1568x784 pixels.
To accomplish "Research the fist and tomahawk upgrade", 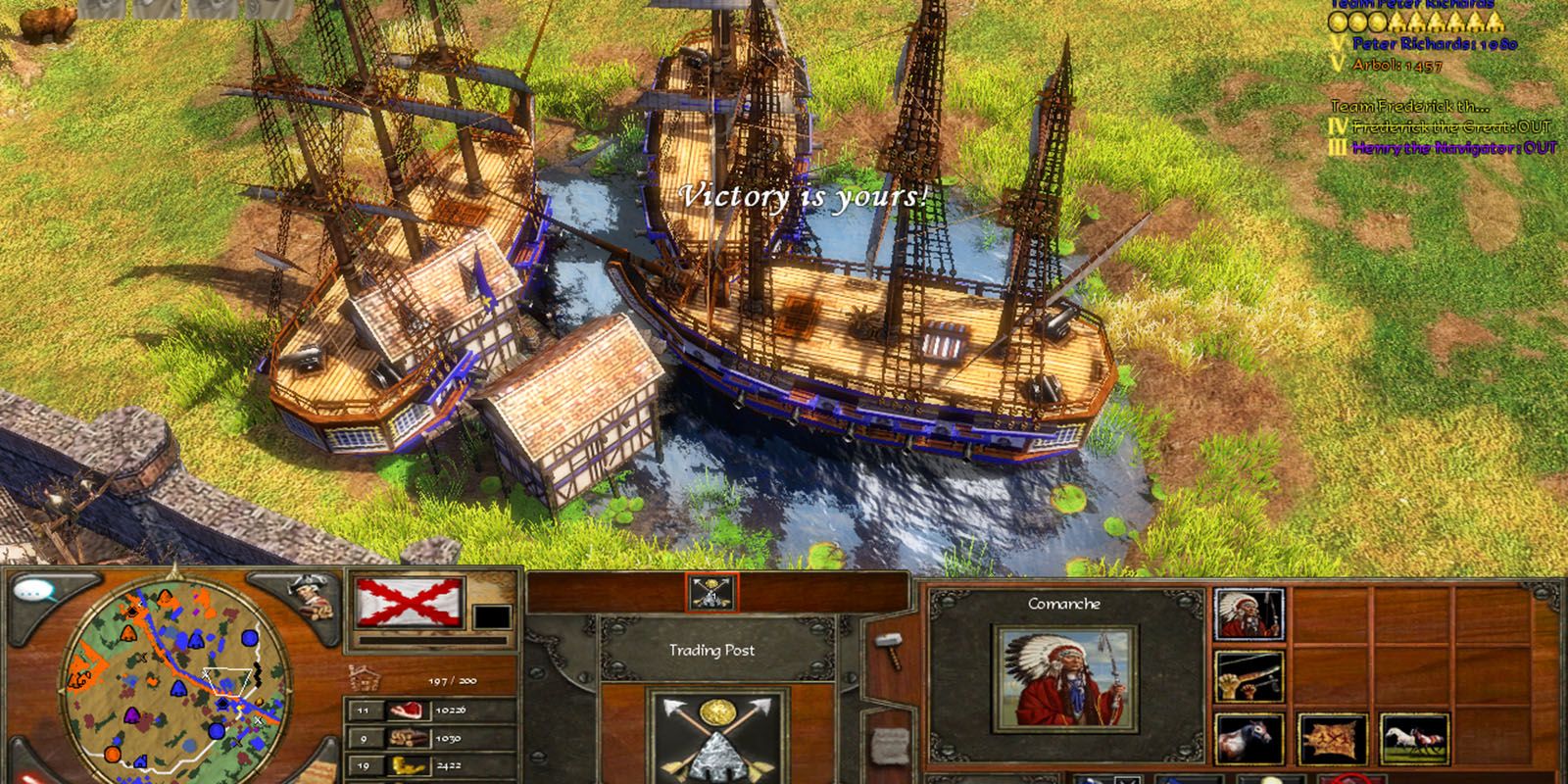I will (x=1249, y=677).
